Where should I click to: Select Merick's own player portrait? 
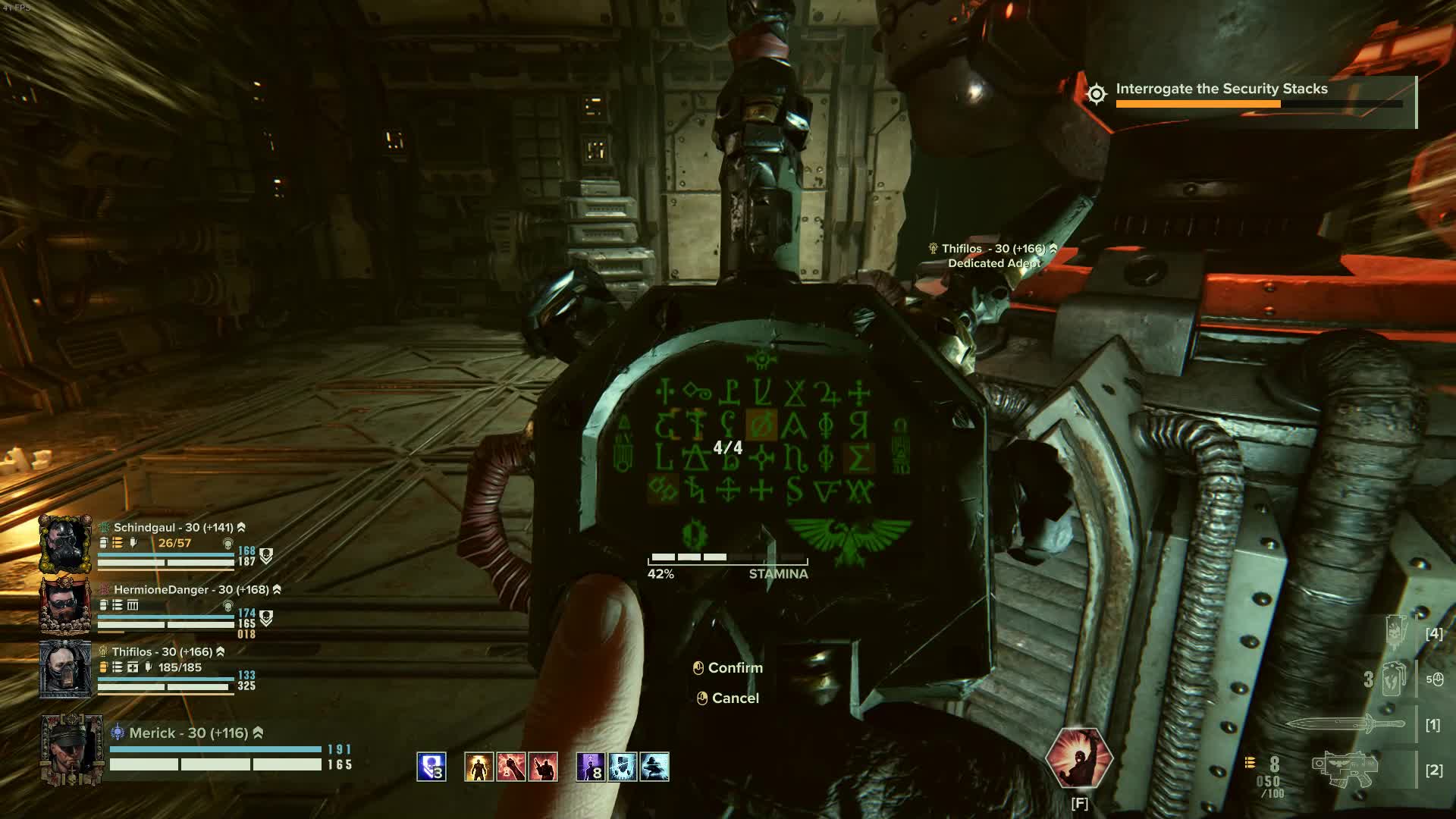point(72,749)
